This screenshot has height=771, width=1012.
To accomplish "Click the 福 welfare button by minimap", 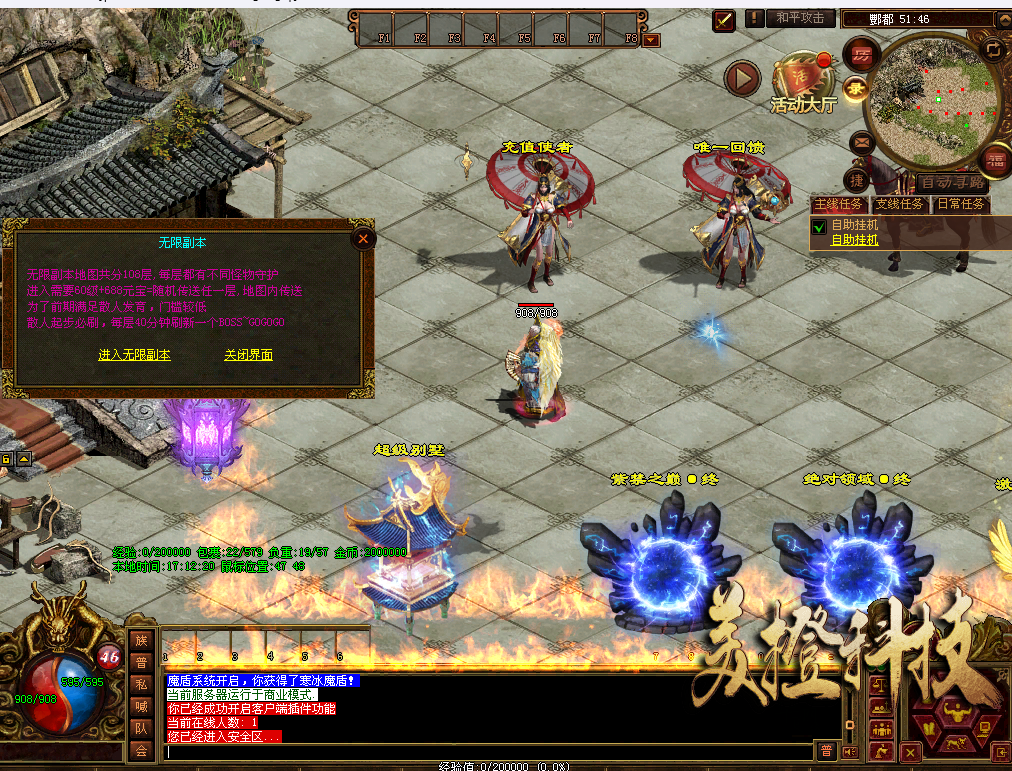I will pyautogui.click(x=995, y=157).
